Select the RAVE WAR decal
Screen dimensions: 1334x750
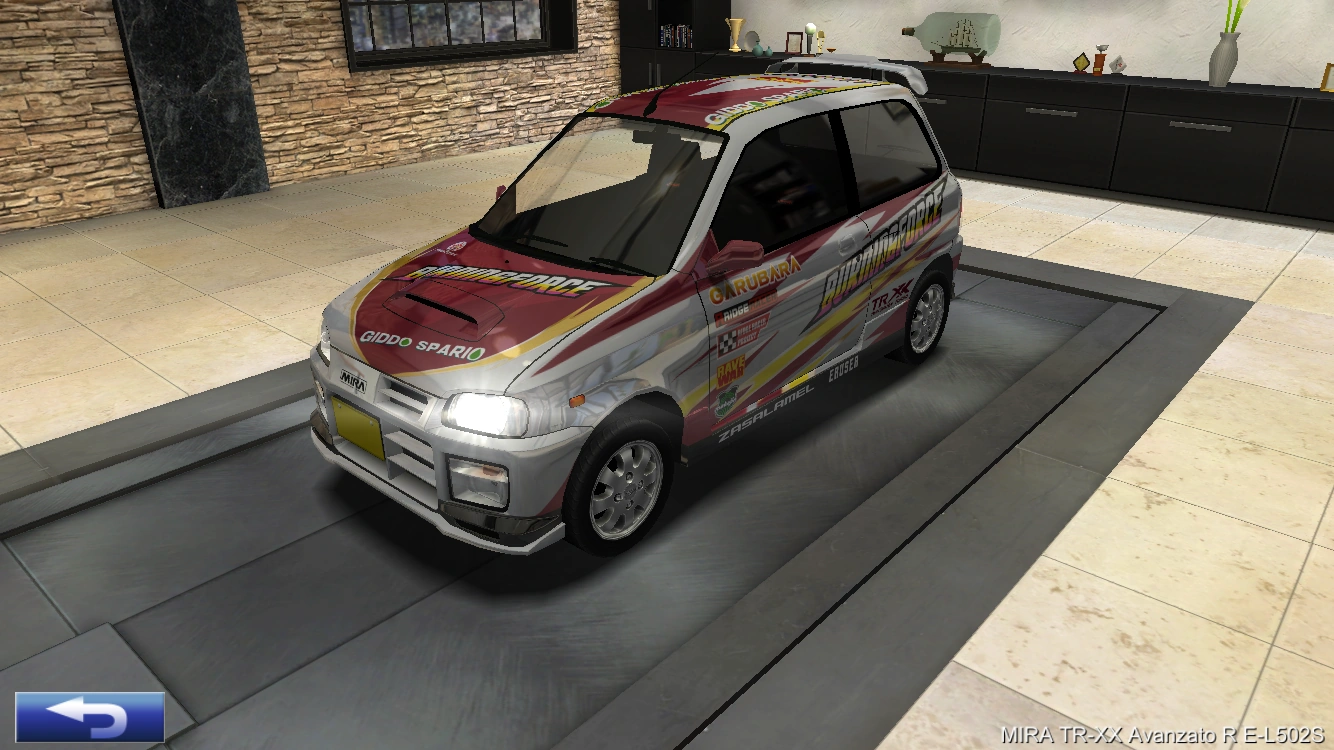(x=732, y=369)
